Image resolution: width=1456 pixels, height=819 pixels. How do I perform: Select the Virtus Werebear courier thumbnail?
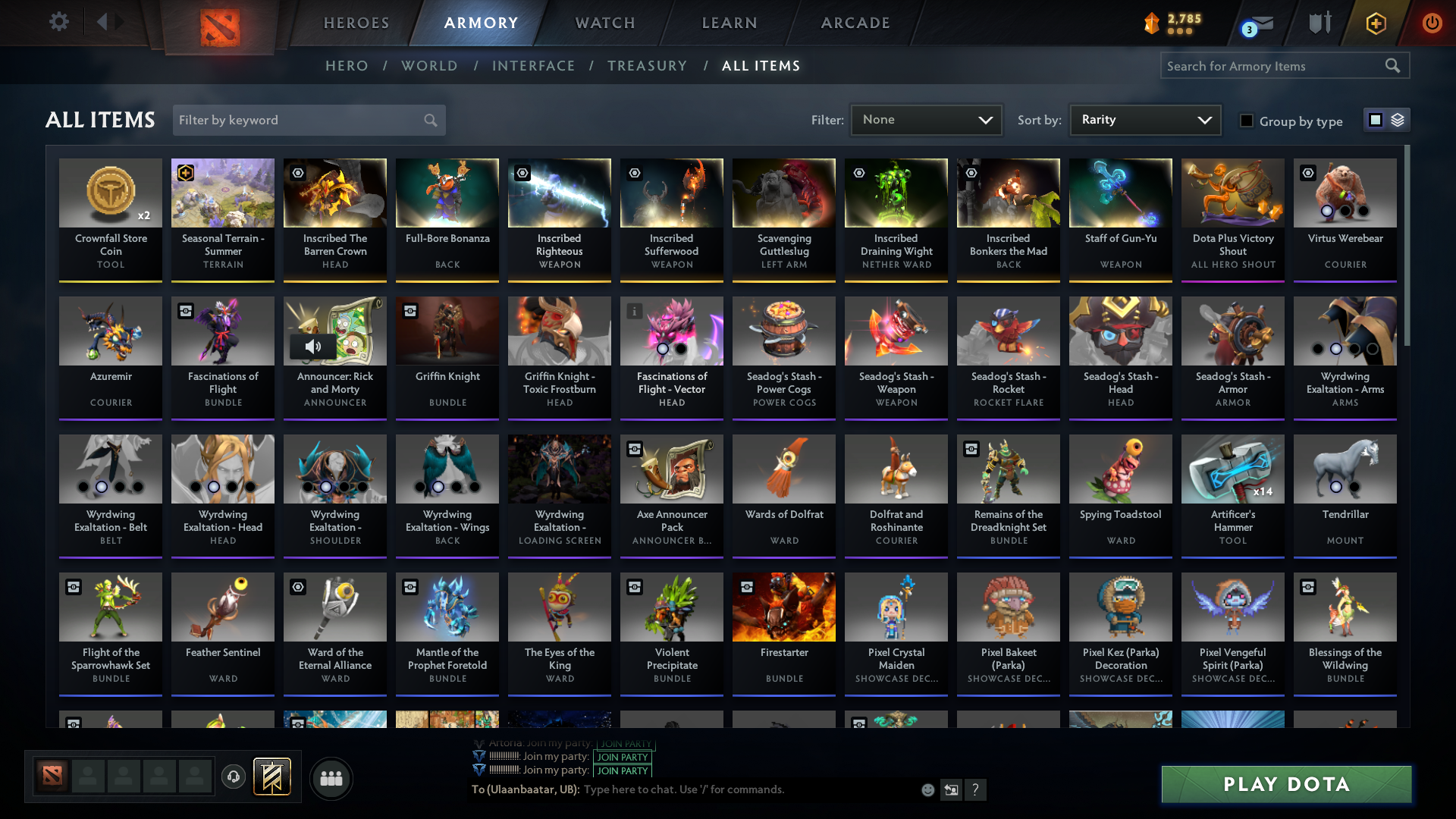tap(1345, 193)
